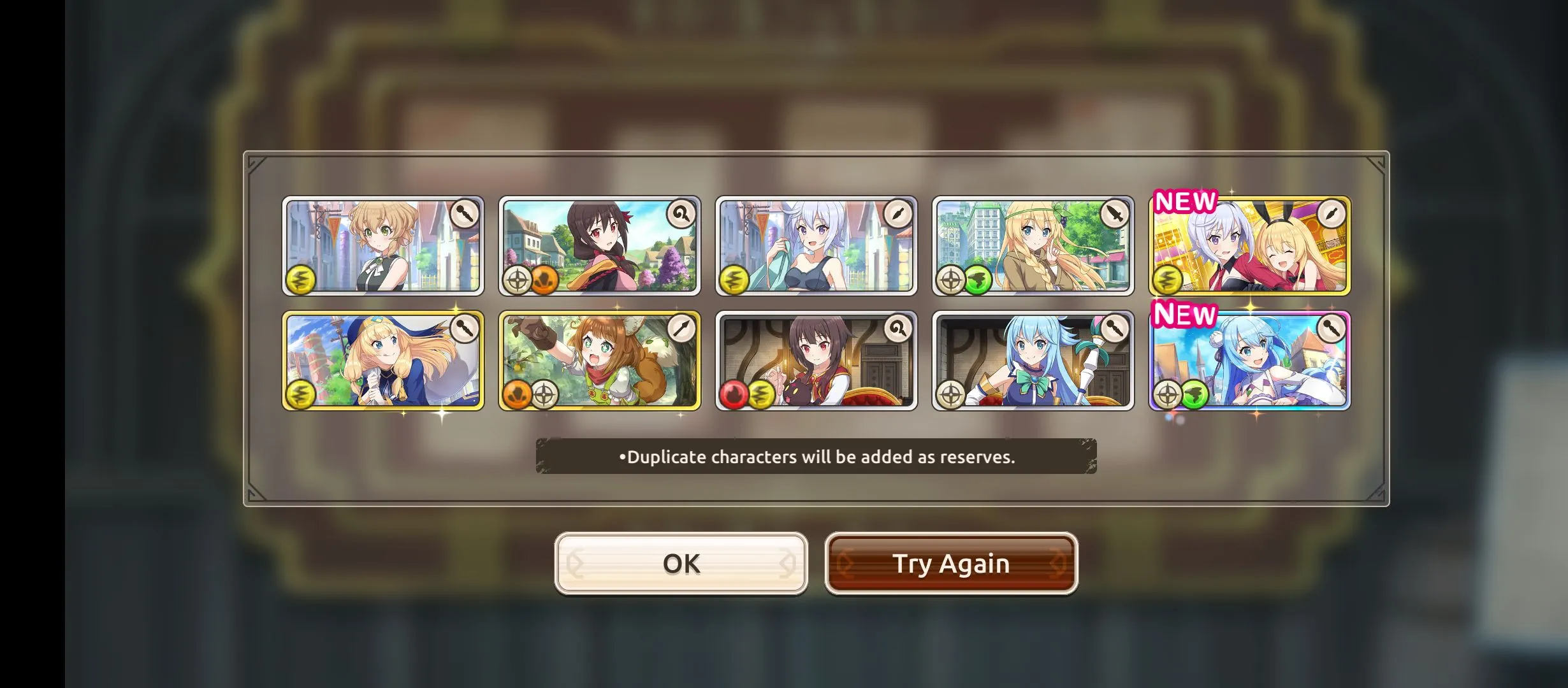Open the Aqua with staff indoor card
This screenshot has height=688, width=1568.
1033,361
